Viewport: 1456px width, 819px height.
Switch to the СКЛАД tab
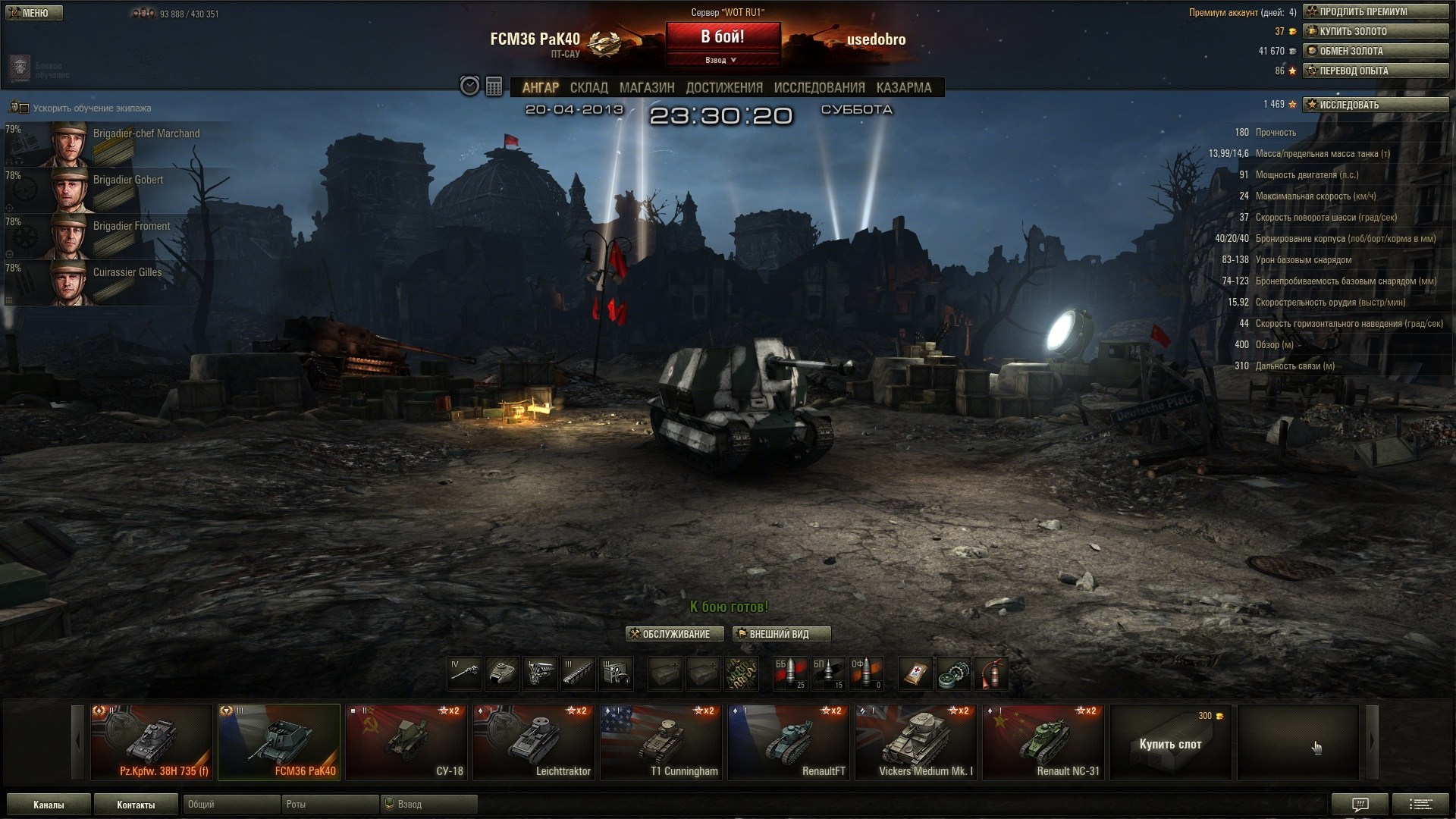(588, 88)
